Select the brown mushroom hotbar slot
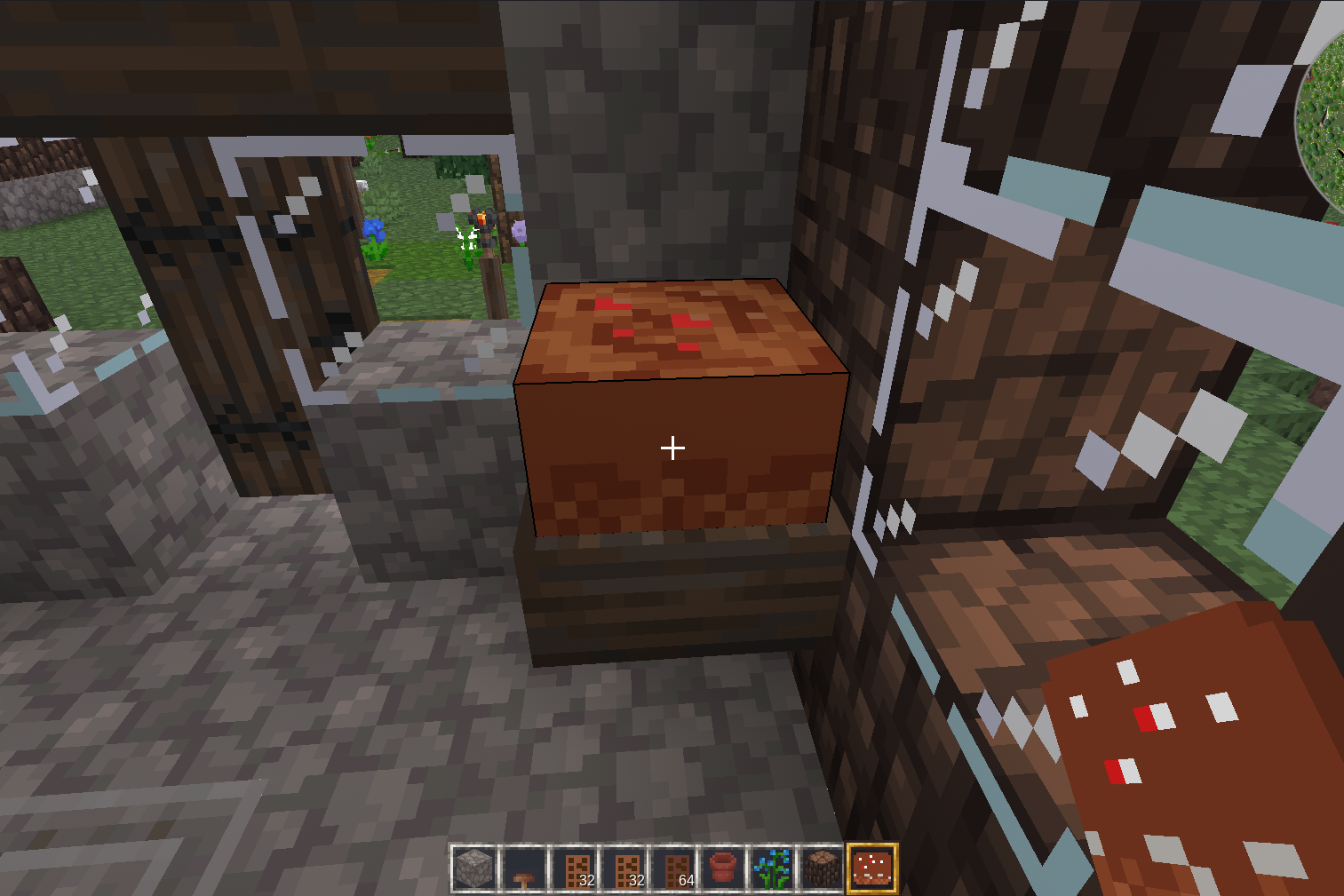This screenshot has height=896, width=1344. coord(524,868)
